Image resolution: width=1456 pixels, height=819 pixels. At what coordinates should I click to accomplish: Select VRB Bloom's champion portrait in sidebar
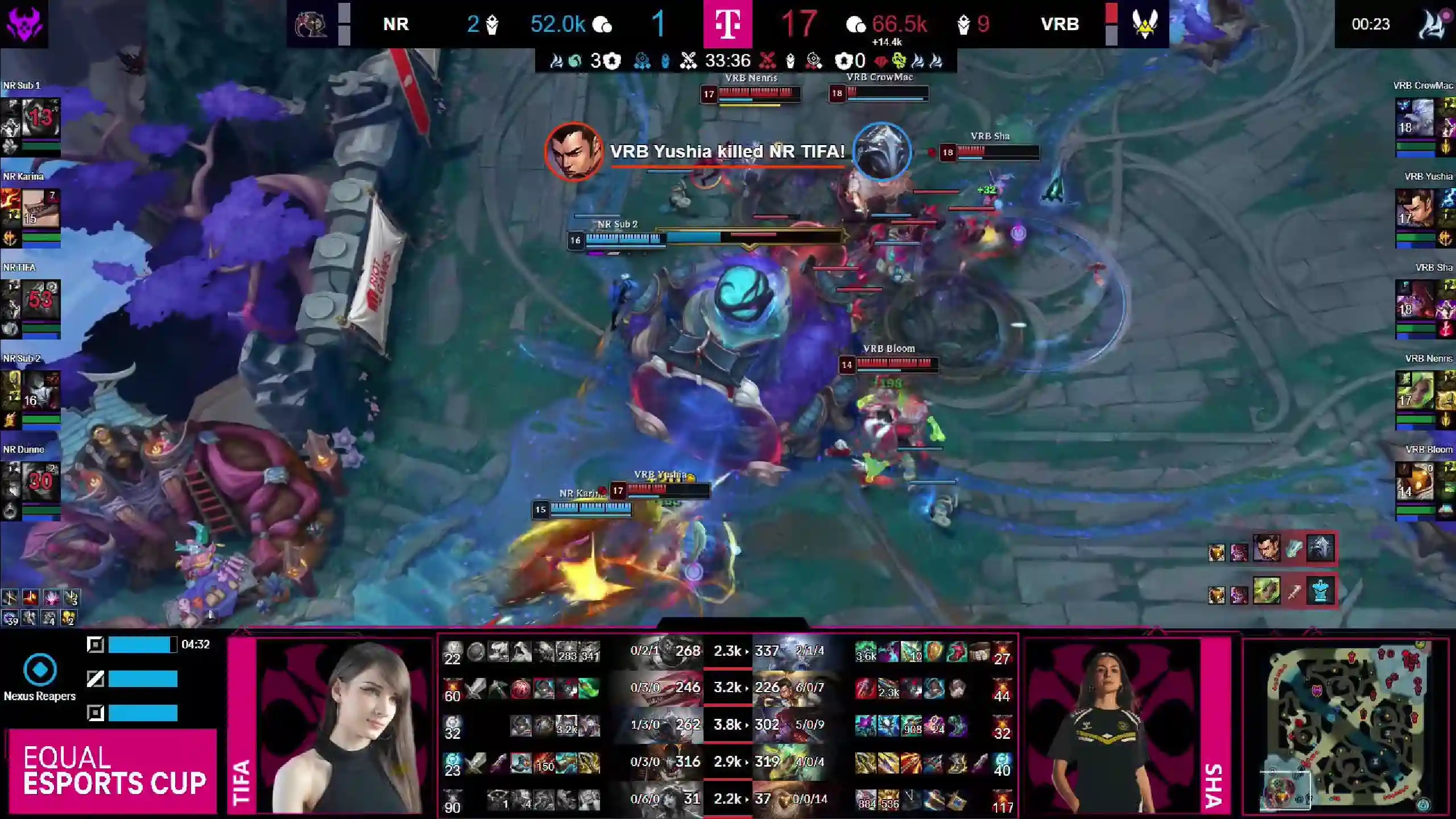[1414, 482]
